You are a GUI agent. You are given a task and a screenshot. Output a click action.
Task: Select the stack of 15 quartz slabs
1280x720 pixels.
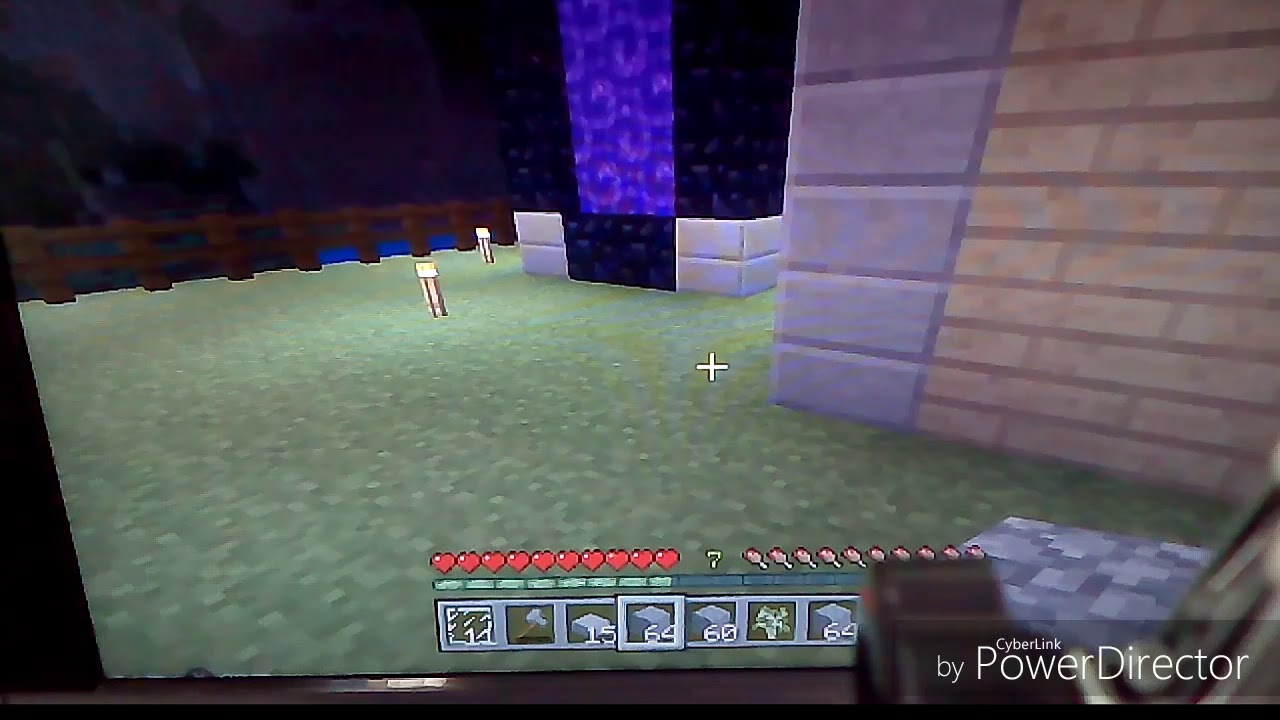pos(592,622)
